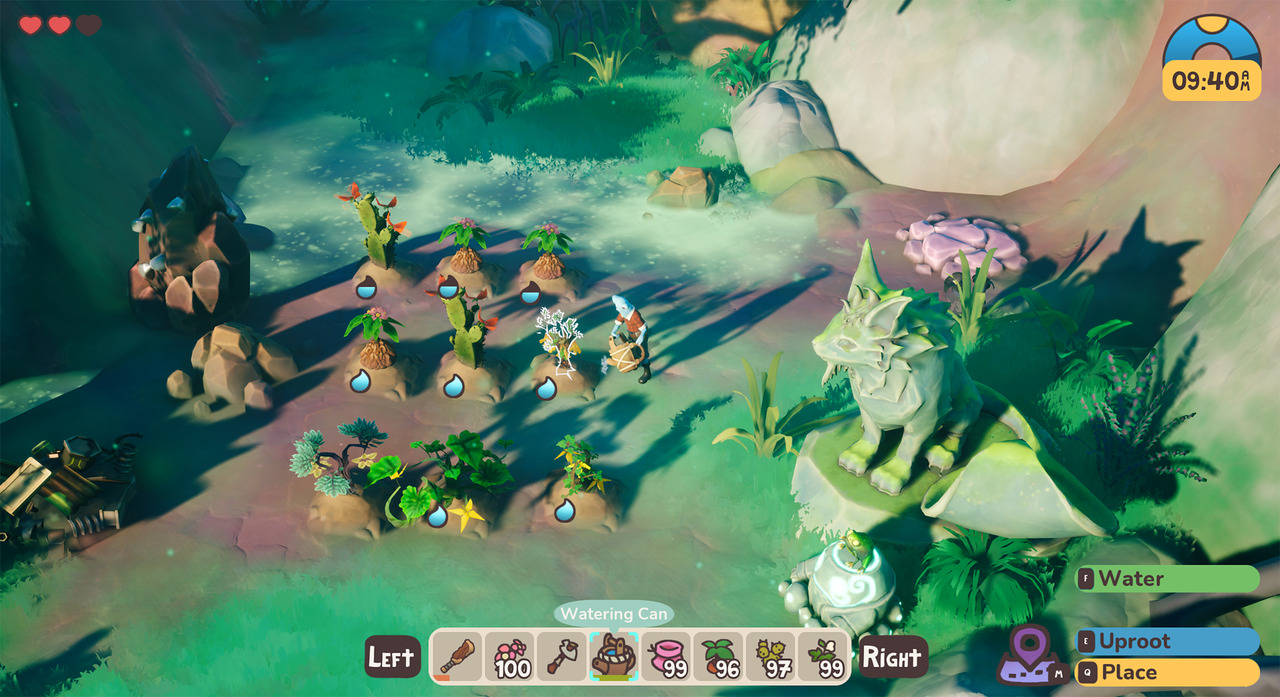Select the pink flowers stack of 100
This screenshot has height=697, width=1280.
click(510, 657)
